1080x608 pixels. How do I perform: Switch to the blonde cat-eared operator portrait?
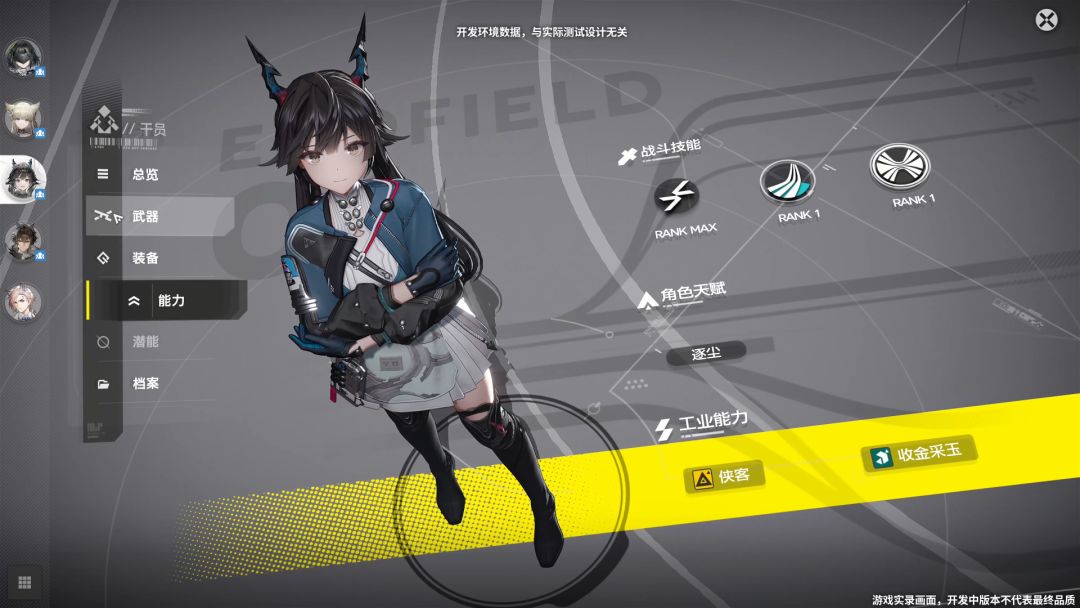point(23,119)
